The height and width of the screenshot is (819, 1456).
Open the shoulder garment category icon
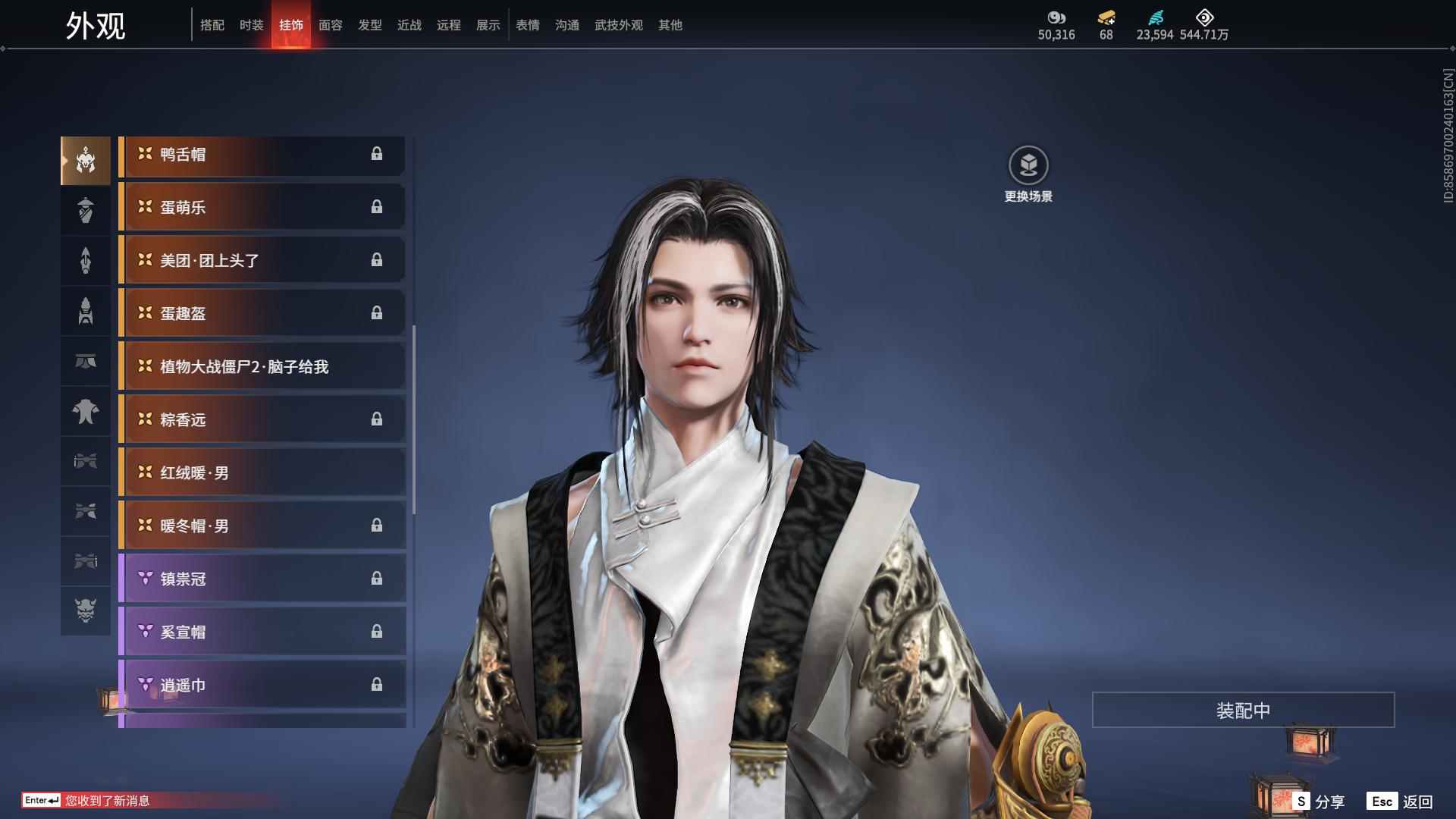click(x=86, y=412)
